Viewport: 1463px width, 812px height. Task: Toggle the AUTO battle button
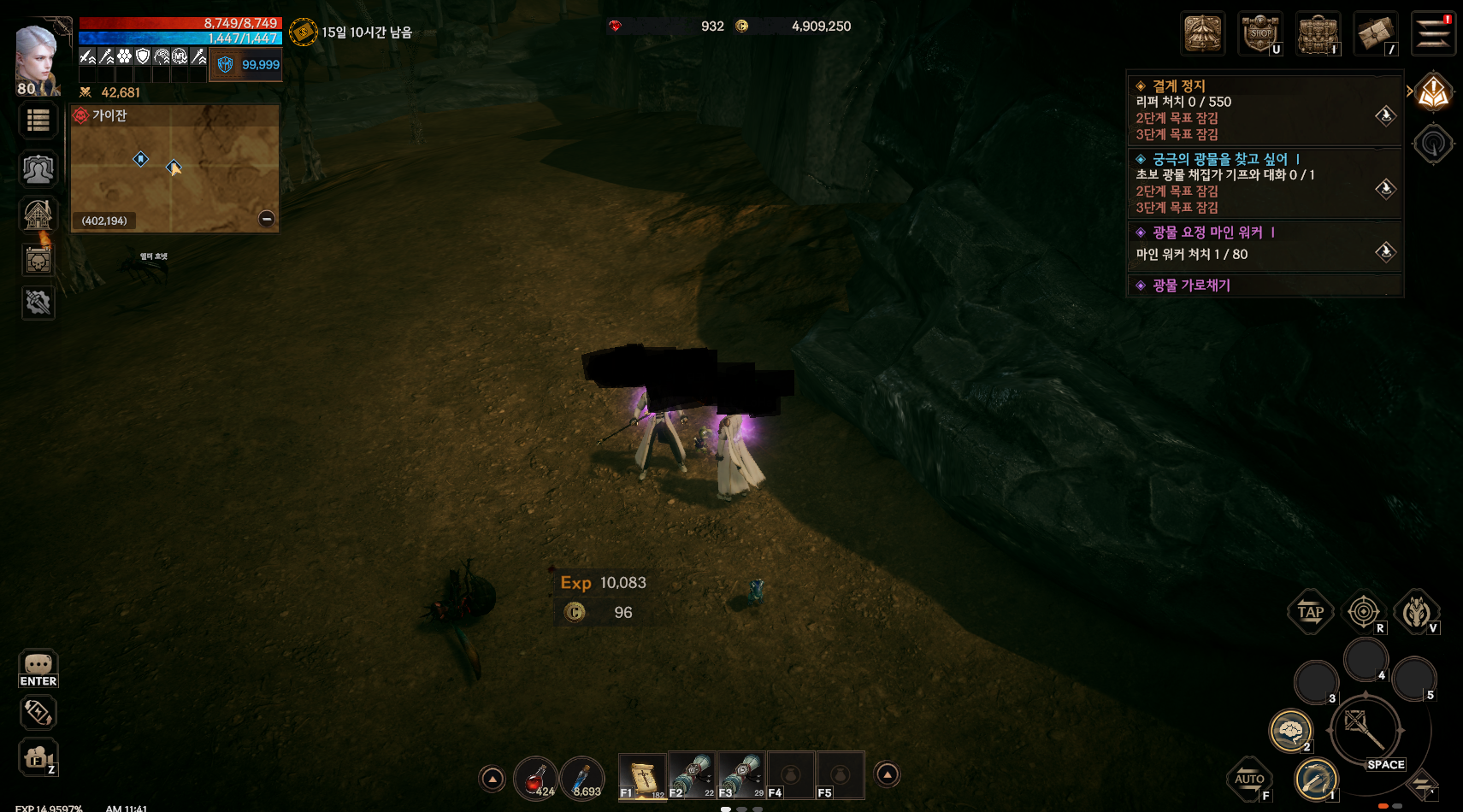pyautogui.click(x=1249, y=779)
